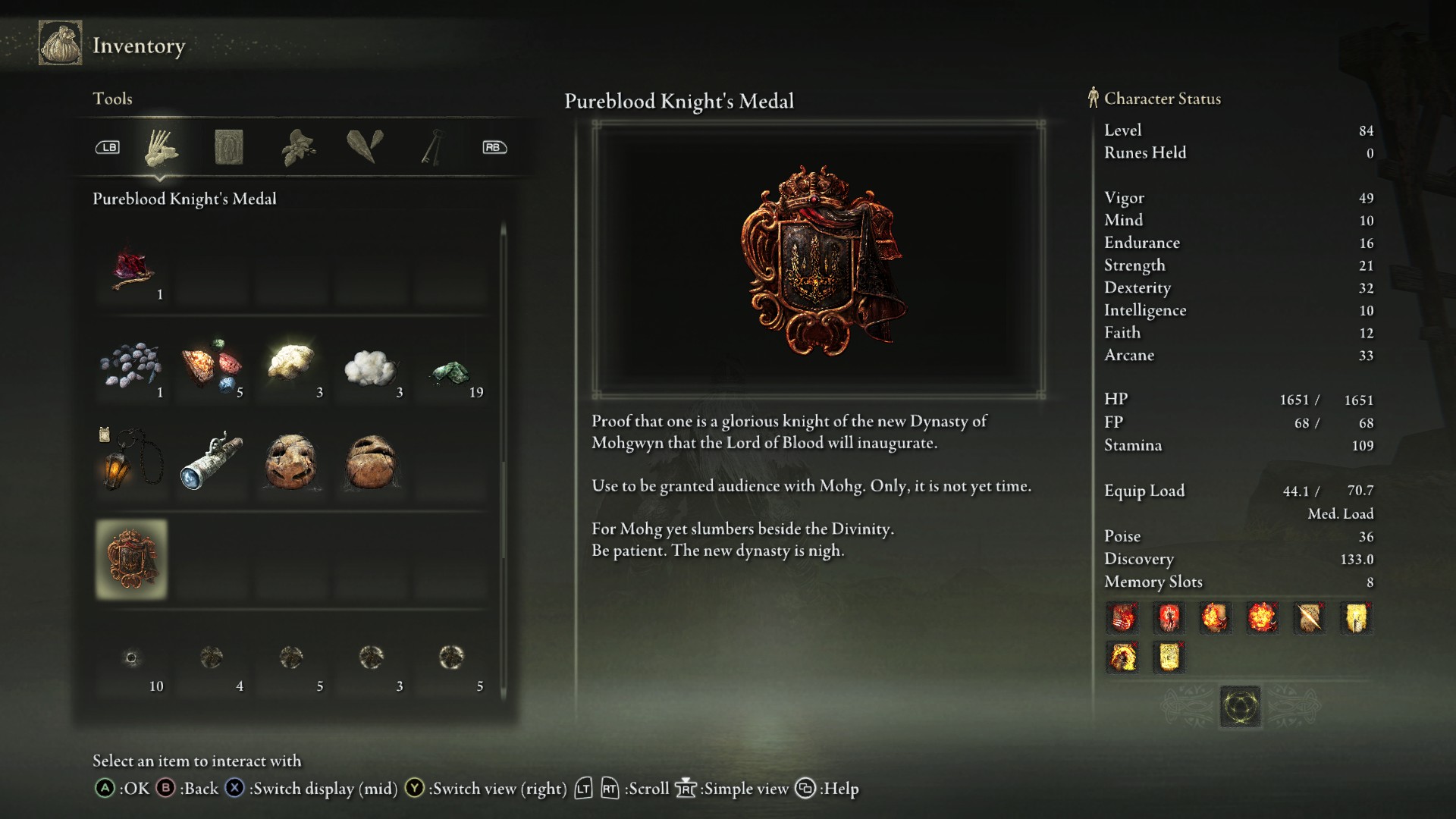Select the Lantern item slot
This screenshot has height=819, width=1456.
(x=131, y=461)
